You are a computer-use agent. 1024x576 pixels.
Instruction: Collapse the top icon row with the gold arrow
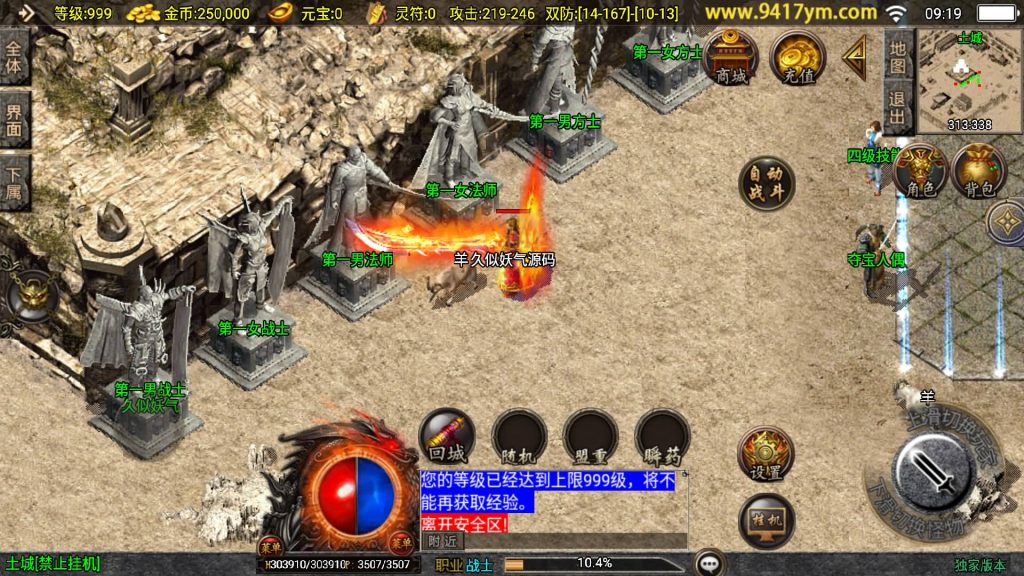(x=855, y=58)
